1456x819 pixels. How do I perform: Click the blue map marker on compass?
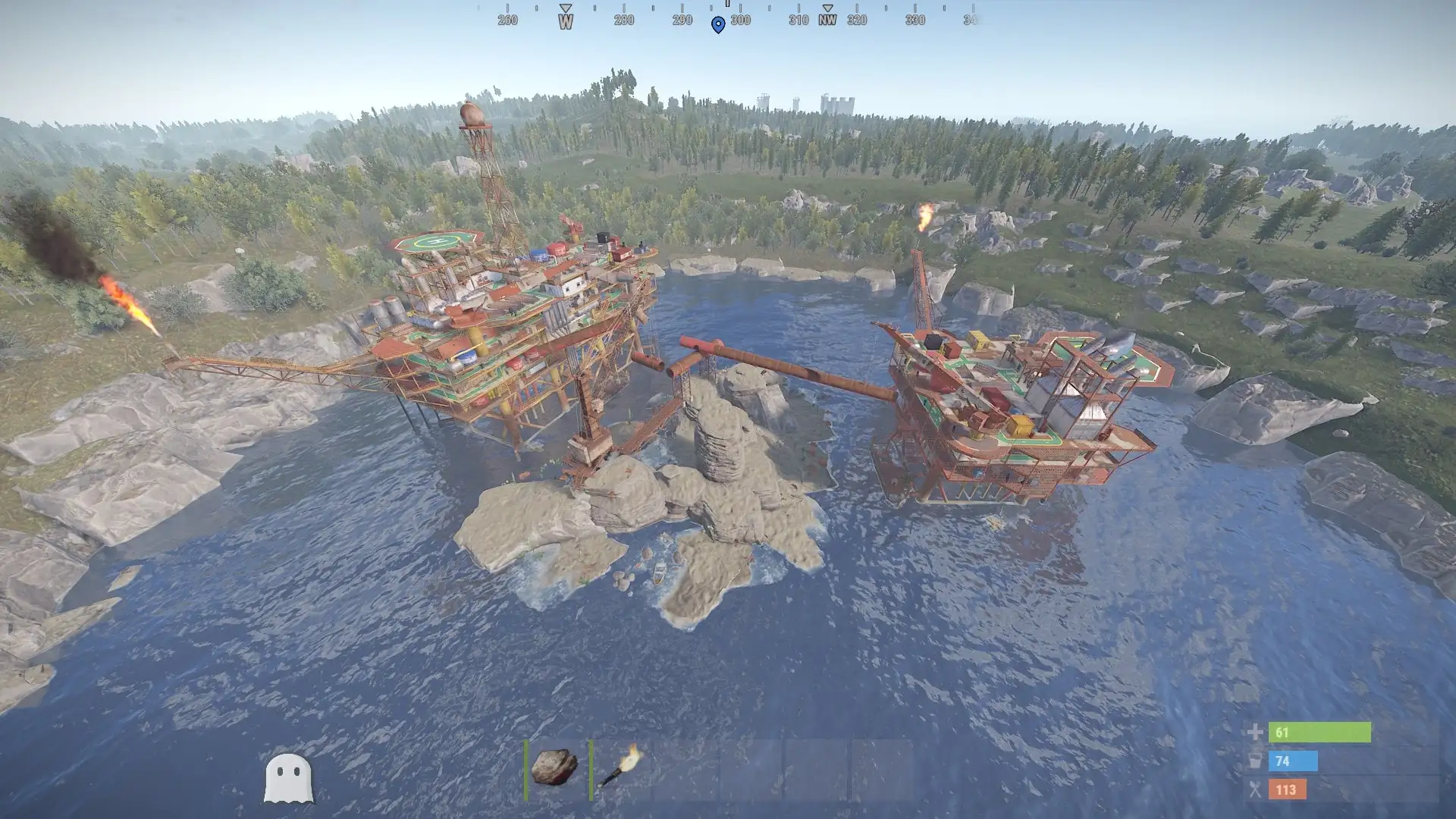(x=718, y=25)
